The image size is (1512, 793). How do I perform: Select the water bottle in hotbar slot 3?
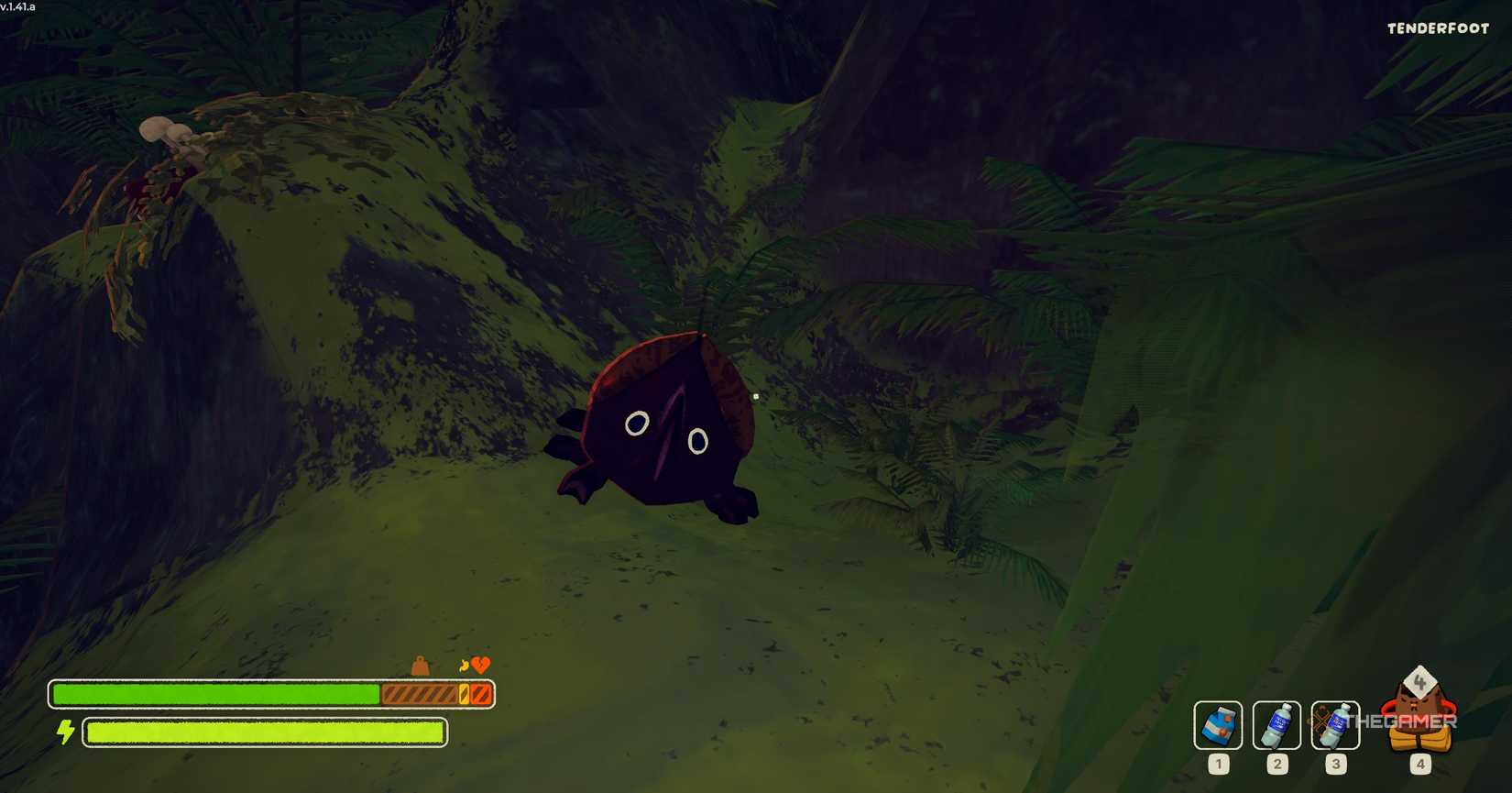point(1335,724)
